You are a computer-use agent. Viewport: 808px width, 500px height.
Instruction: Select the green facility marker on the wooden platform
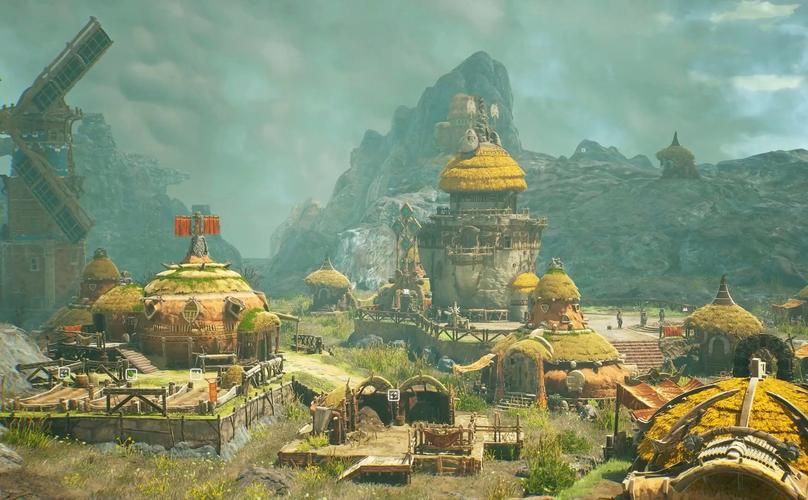click(x=131, y=374)
